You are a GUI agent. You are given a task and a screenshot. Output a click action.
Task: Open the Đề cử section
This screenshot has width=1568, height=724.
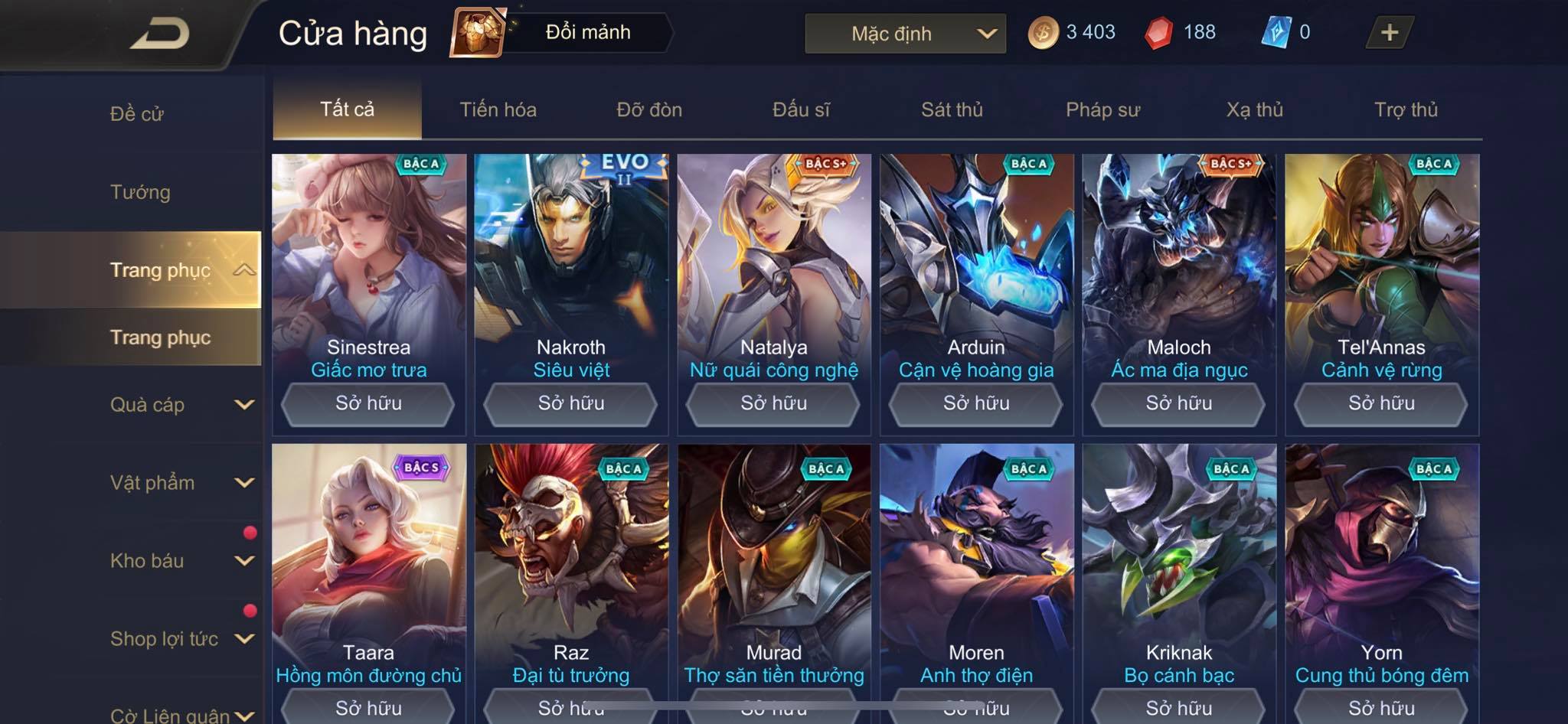coord(137,114)
